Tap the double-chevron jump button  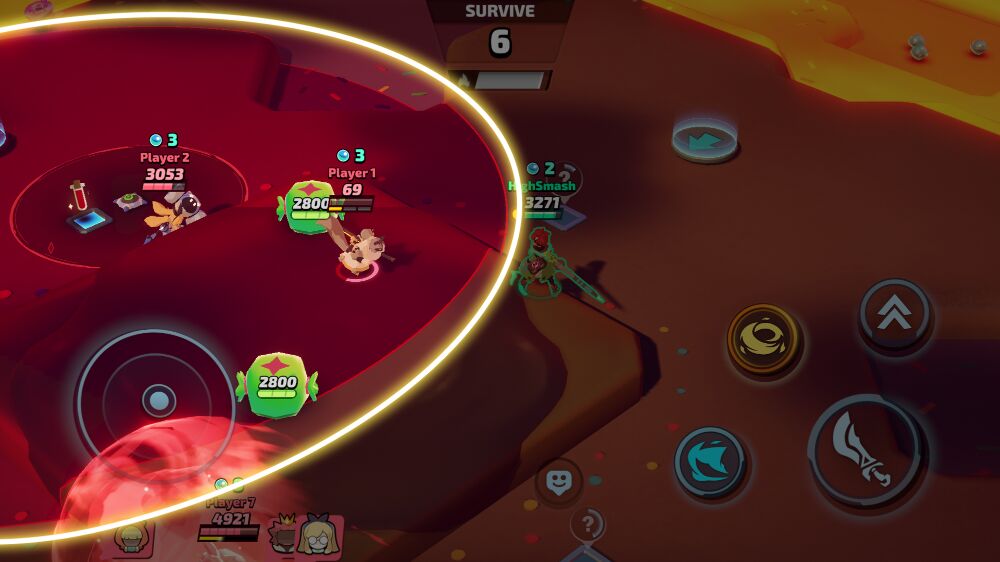[894, 313]
